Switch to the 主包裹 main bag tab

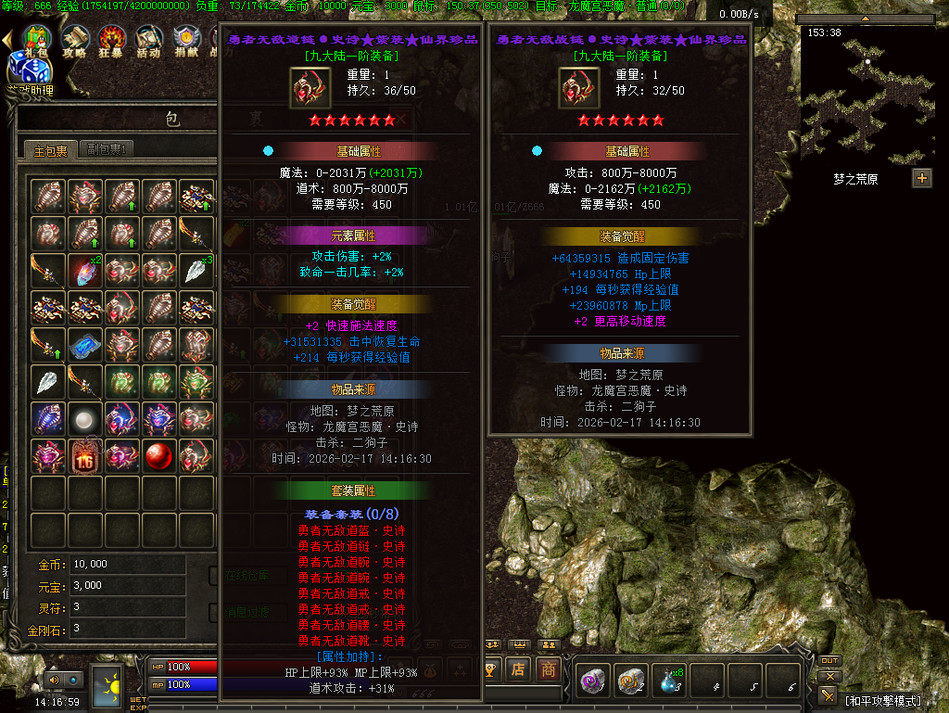[x=50, y=150]
